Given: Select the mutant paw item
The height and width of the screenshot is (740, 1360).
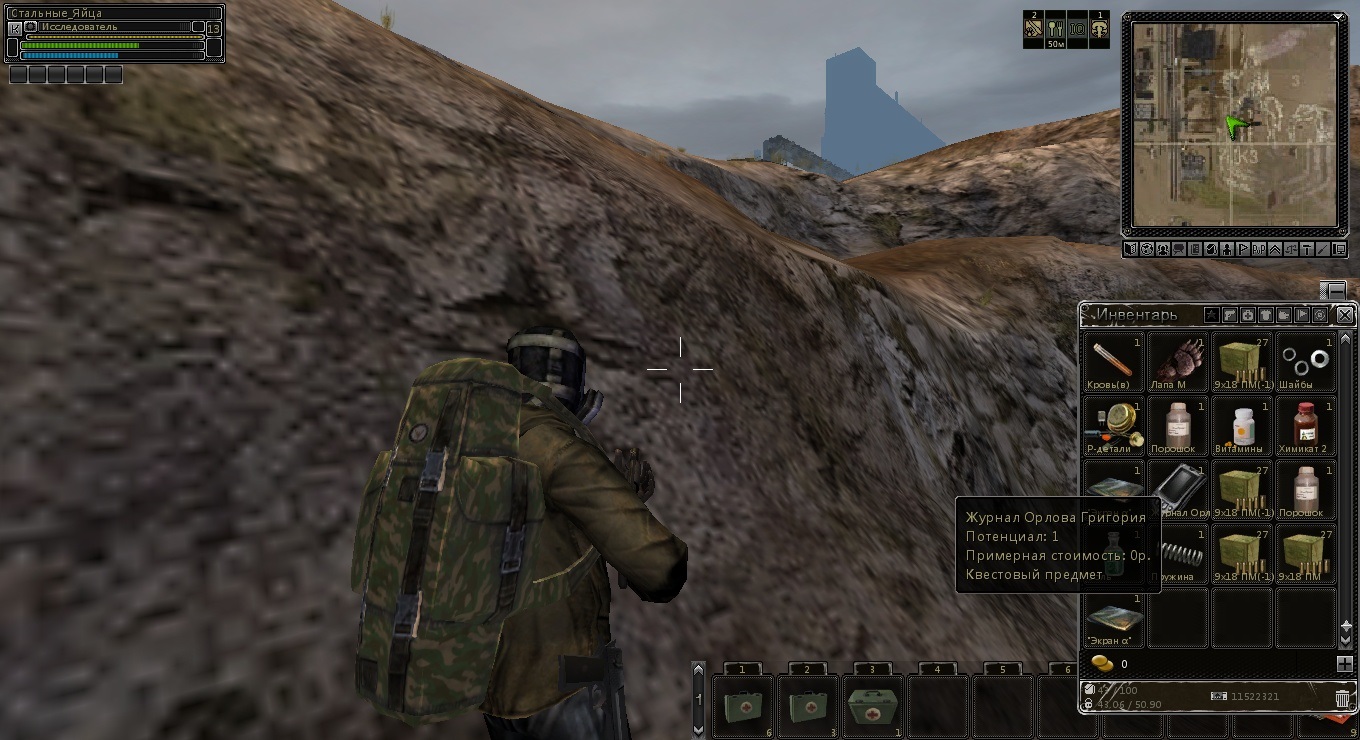Looking at the screenshot, I should click(x=1178, y=362).
